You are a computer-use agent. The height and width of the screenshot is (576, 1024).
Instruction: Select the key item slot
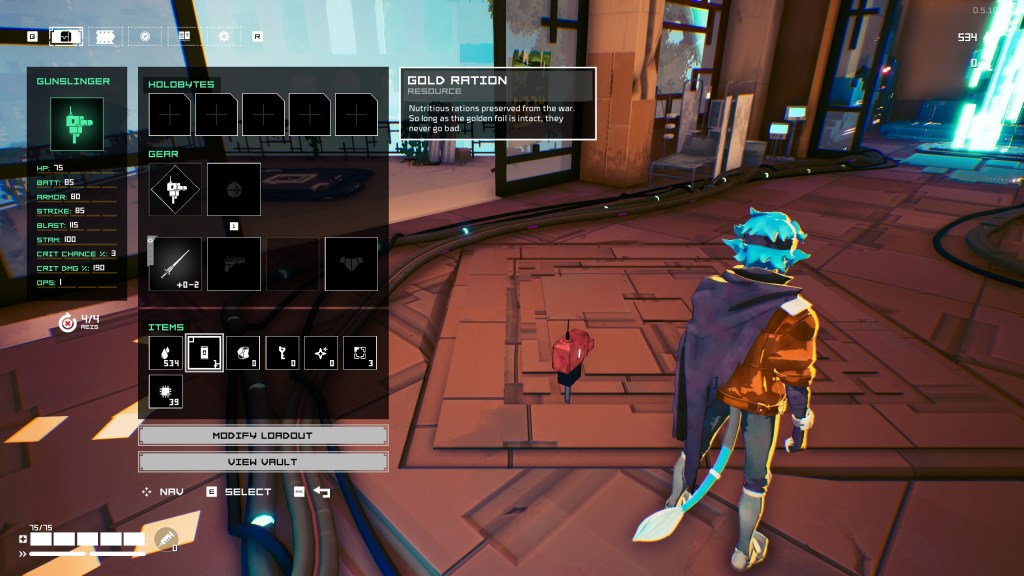(282, 353)
